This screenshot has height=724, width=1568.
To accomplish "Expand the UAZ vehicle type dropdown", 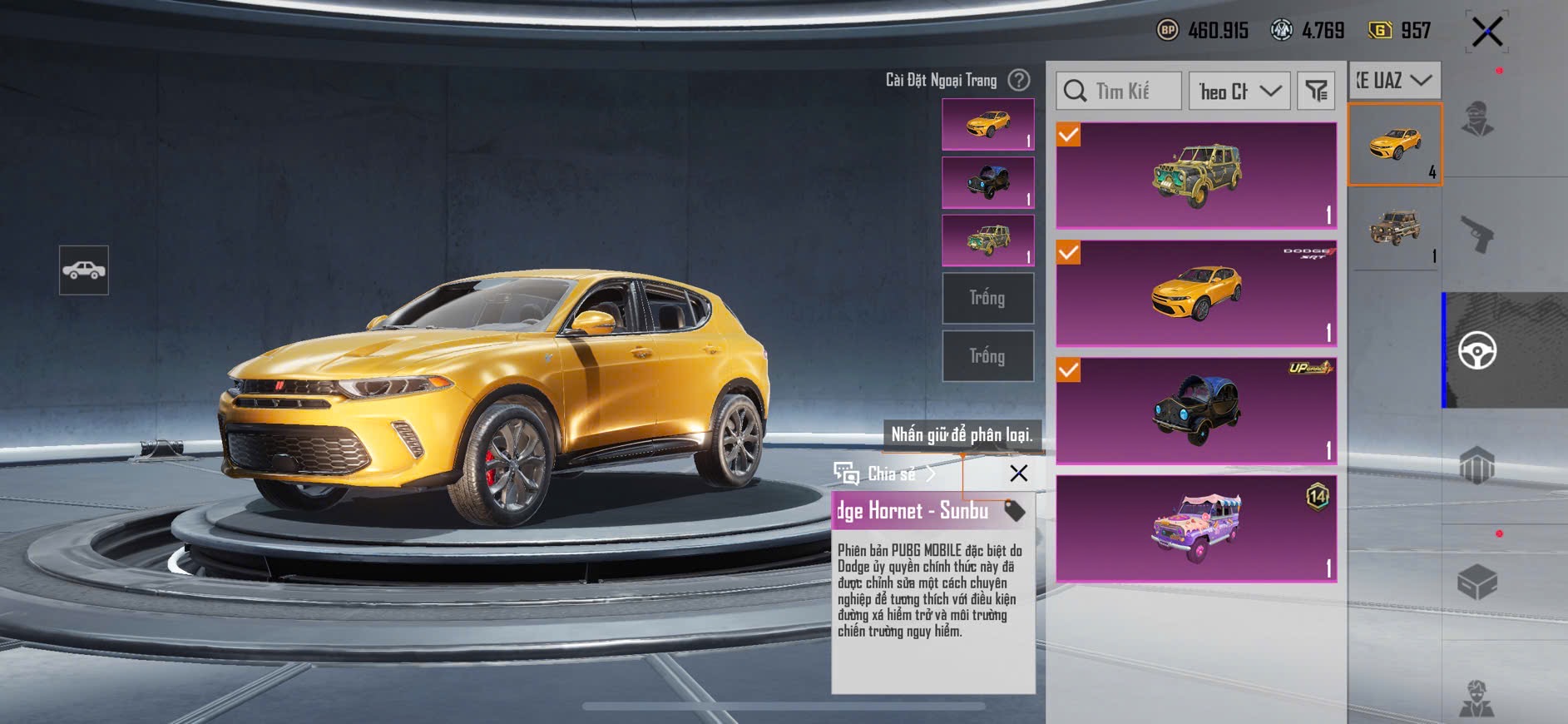I will click(1394, 81).
